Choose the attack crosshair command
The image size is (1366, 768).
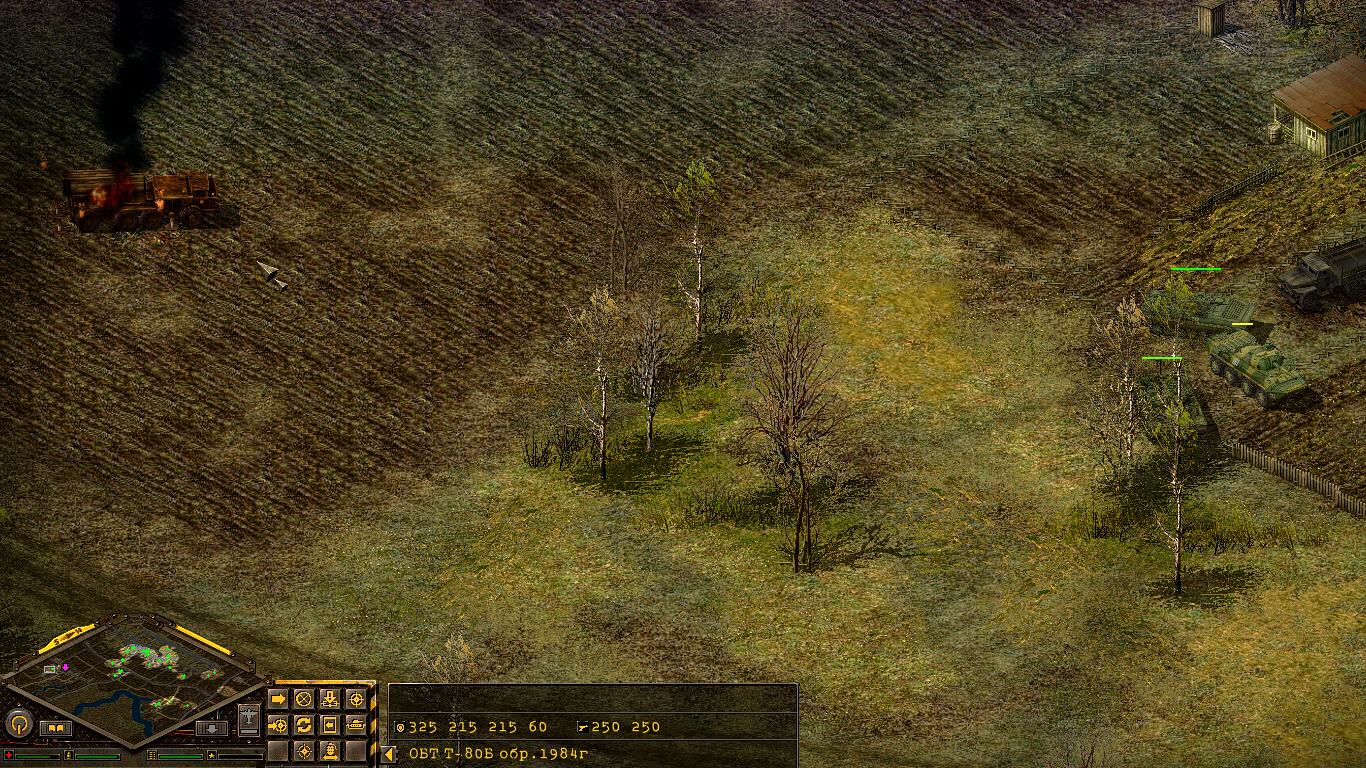[x=357, y=698]
